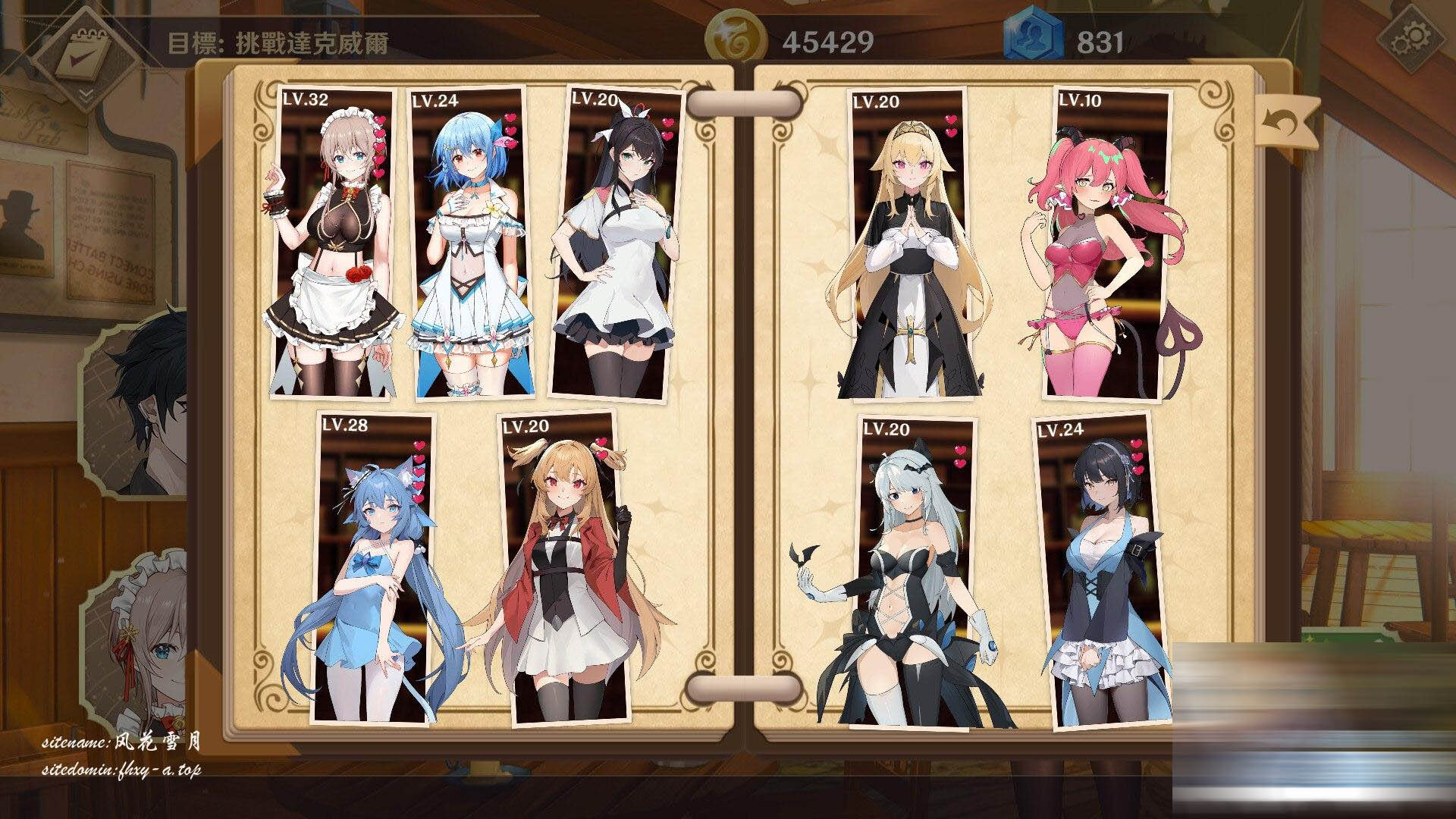The height and width of the screenshot is (819, 1456).
Task: Choose the LV.24 blue-haired girl in white dress
Action: (469, 243)
